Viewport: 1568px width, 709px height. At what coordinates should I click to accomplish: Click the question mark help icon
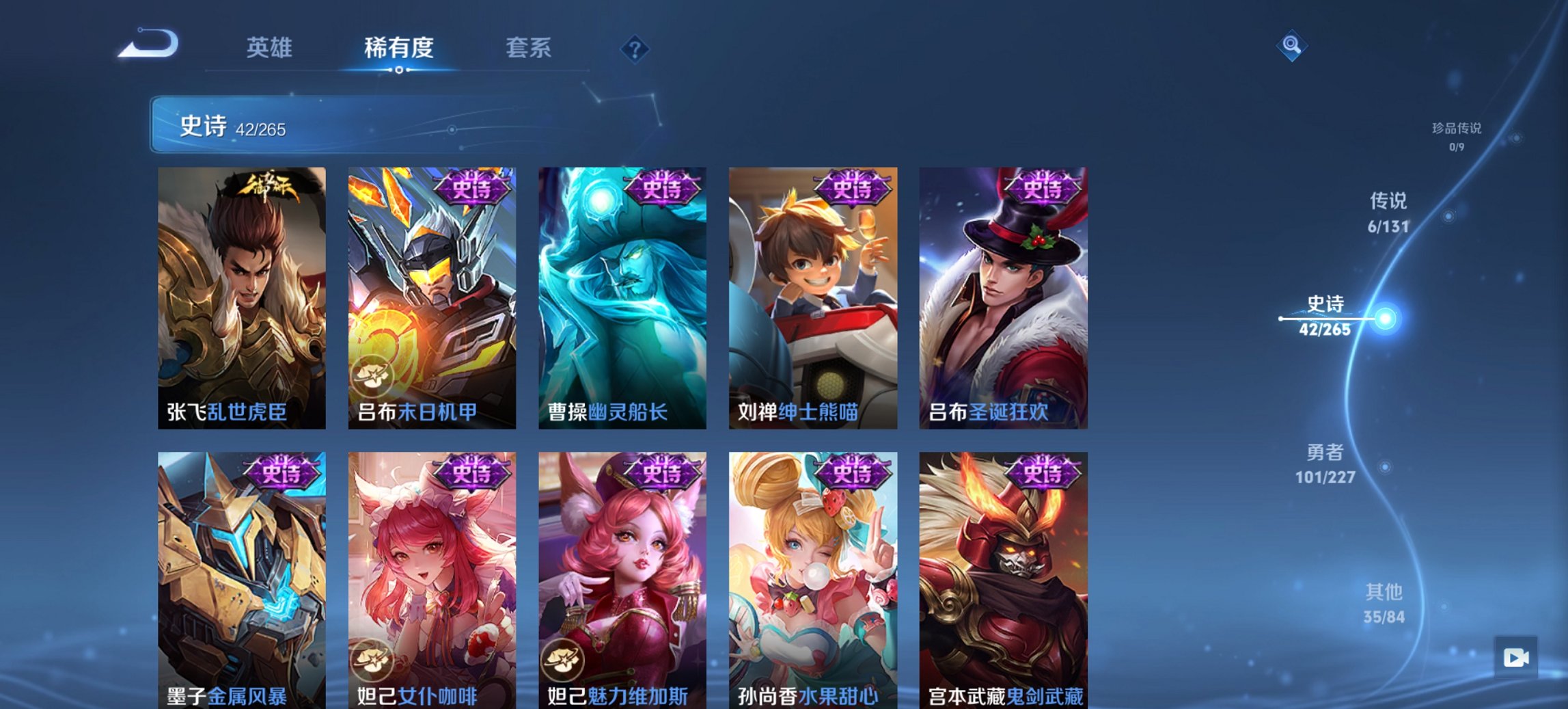point(635,49)
